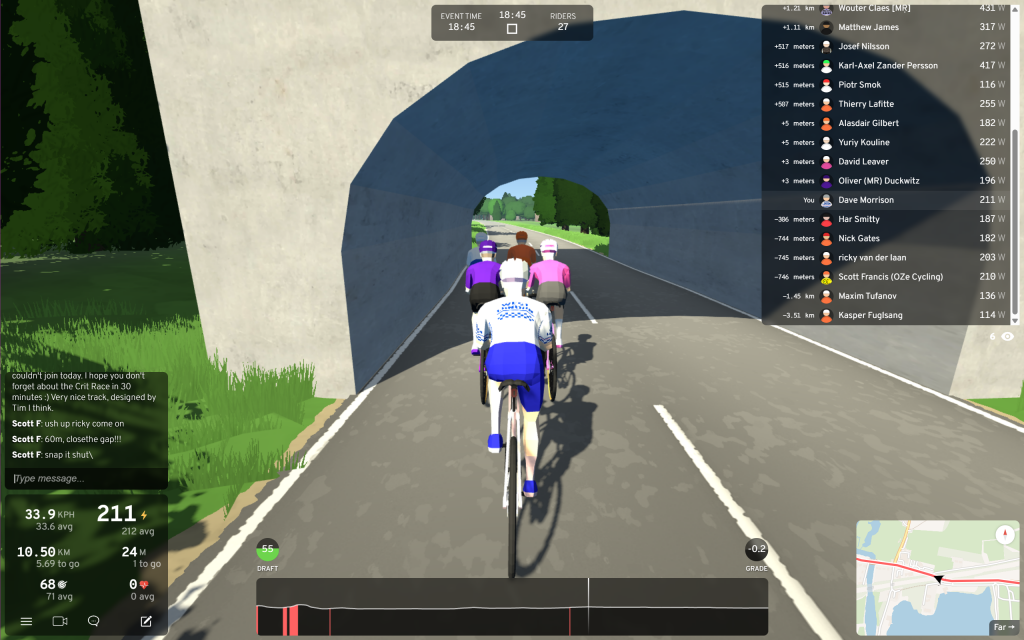Type in the chat message field
Viewport: 1024px width, 640px height.
(x=86, y=479)
